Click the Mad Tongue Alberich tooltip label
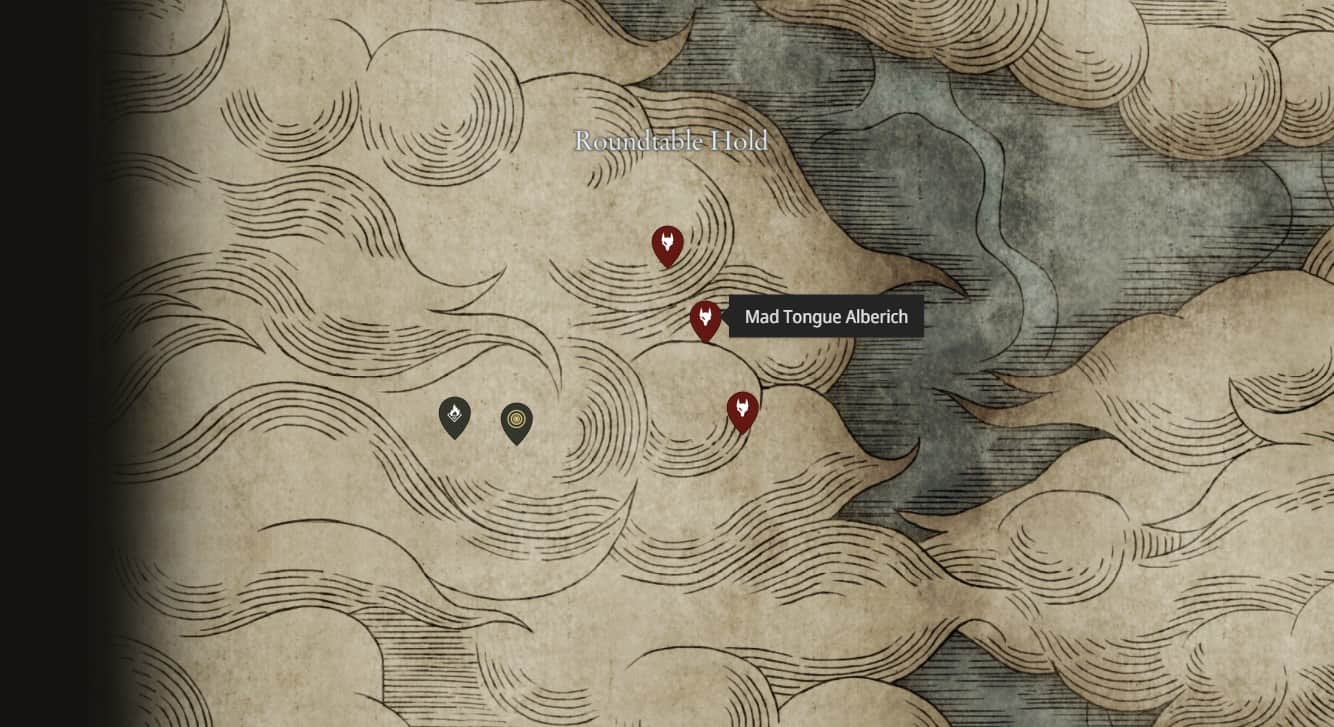Image resolution: width=1334 pixels, height=727 pixels. (x=825, y=317)
